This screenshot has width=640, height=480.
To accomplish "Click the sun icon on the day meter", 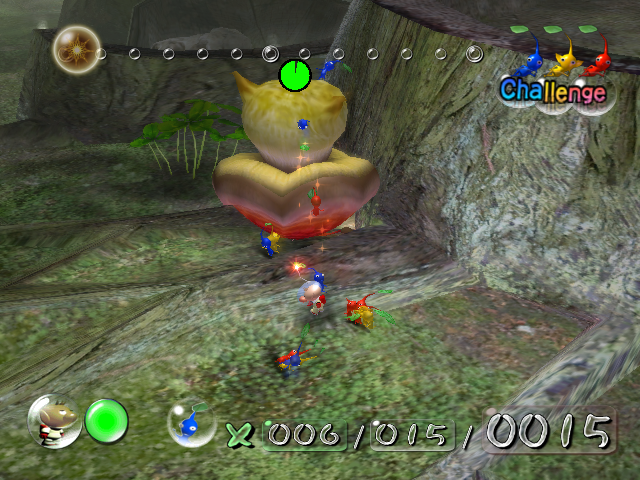I will pos(72,46).
